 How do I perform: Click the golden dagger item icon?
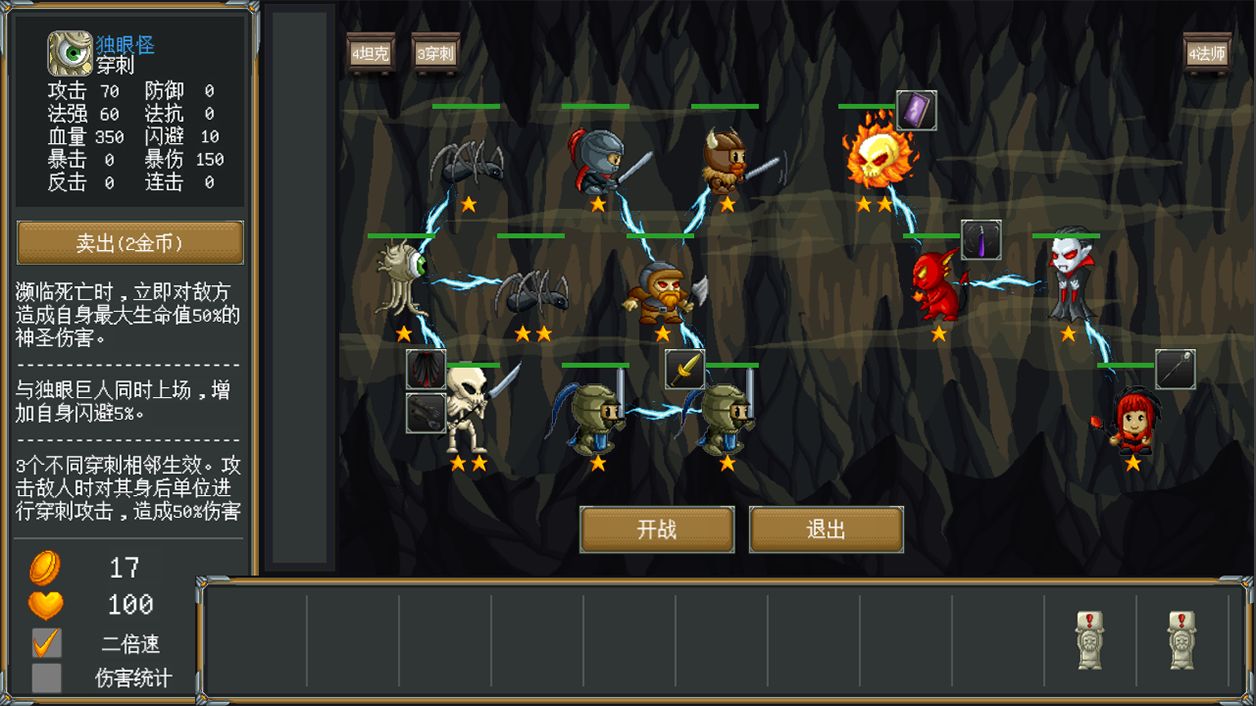[x=685, y=369]
